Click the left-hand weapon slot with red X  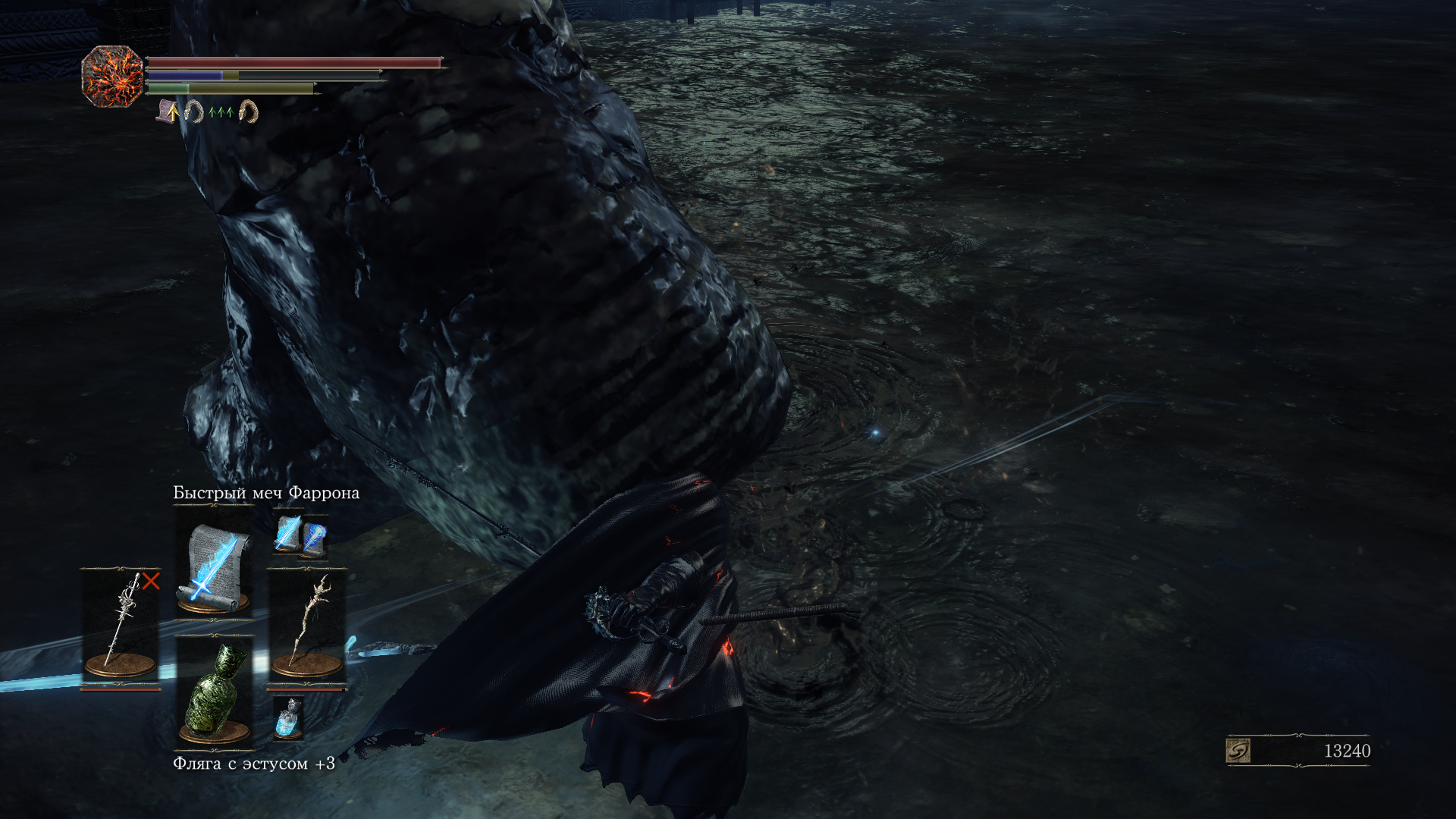(121, 627)
